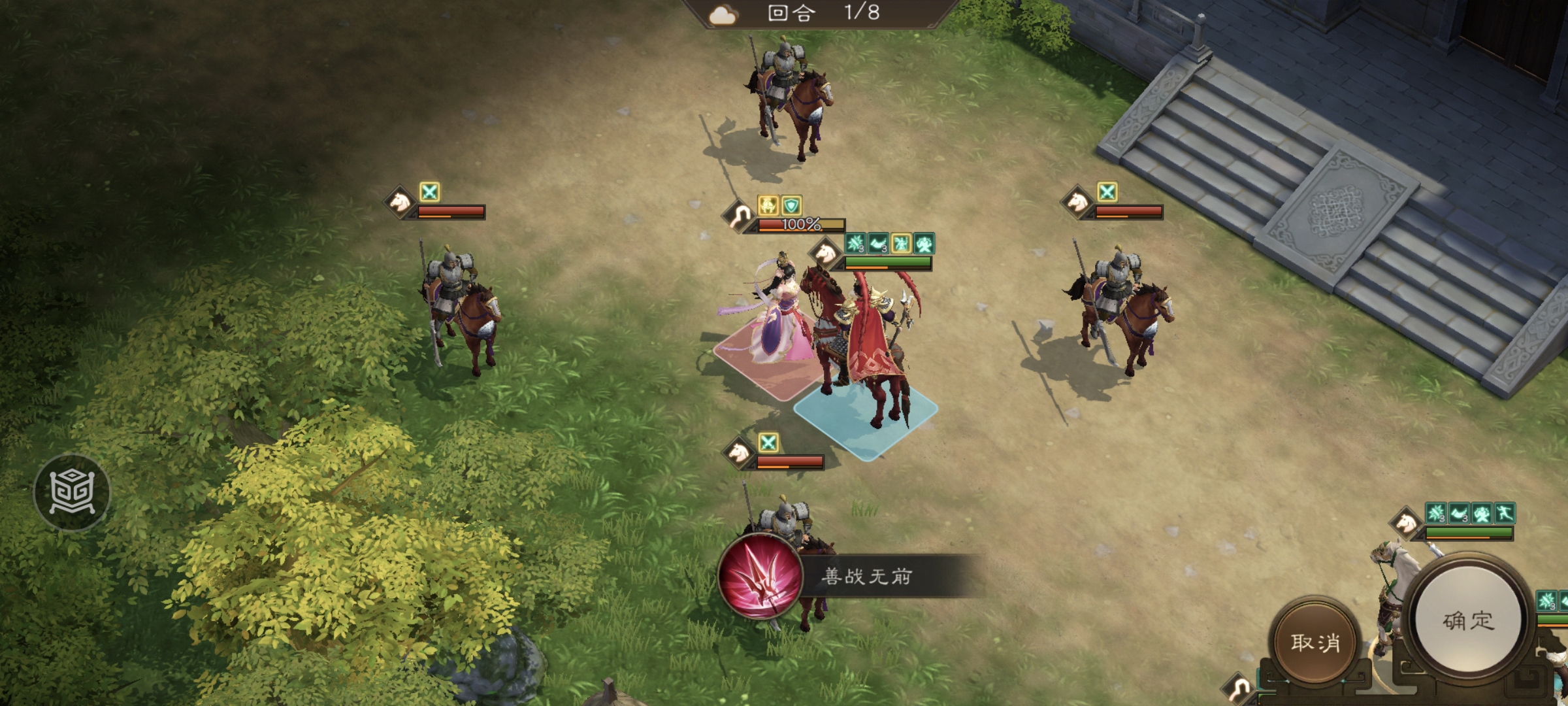Image resolution: width=1568 pixels, height=706 pixels.
Task: Tap the white horse head portrait of the cavalry
Action: (x=825, y=255)
